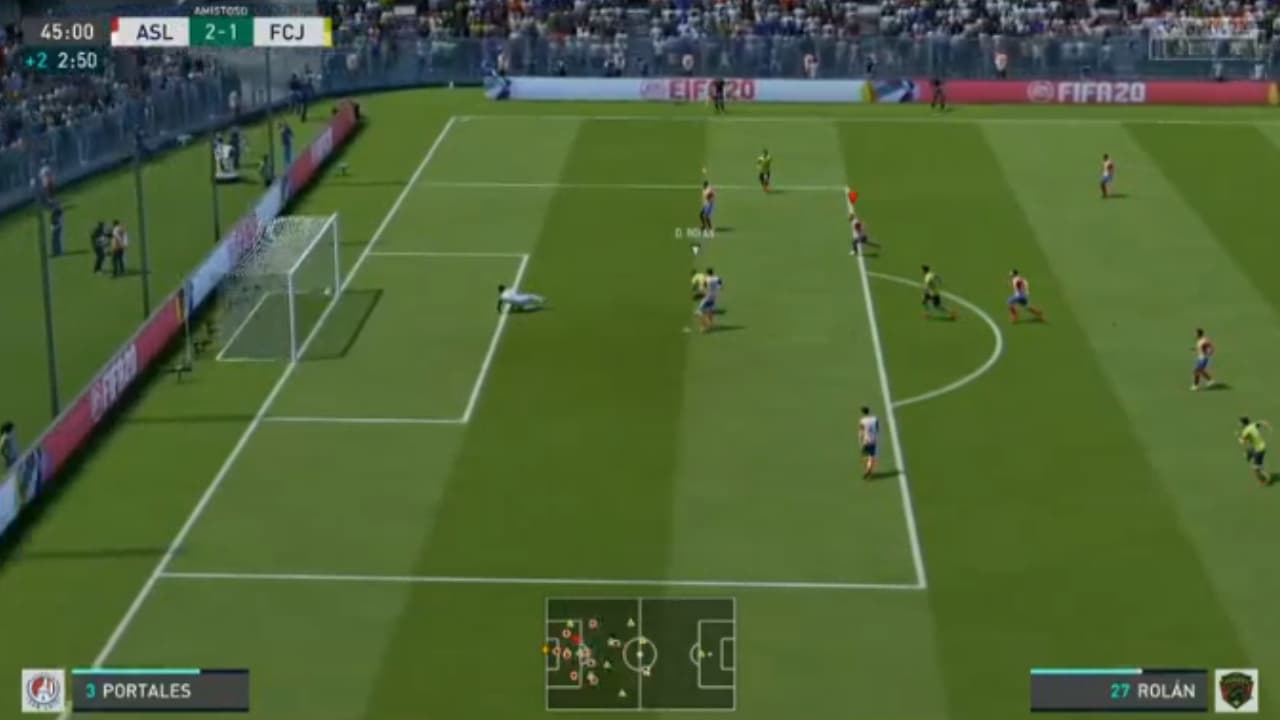Screen dimensions: 1280x720
Task: Click the ball marker on the minimap
Action: click(546, 649)
